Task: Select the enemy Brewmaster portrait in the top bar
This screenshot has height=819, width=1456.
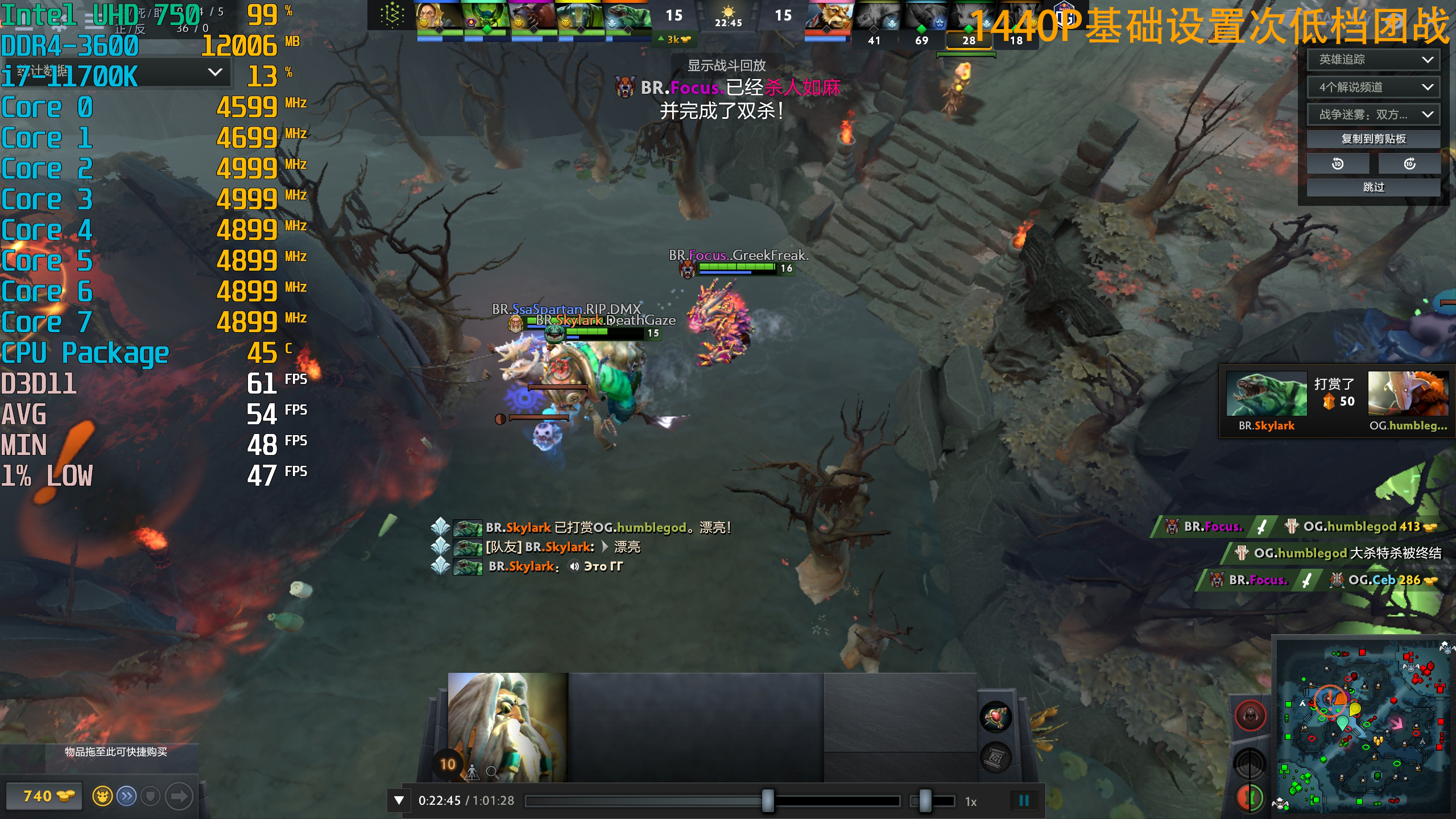Action: coord(828,17)
